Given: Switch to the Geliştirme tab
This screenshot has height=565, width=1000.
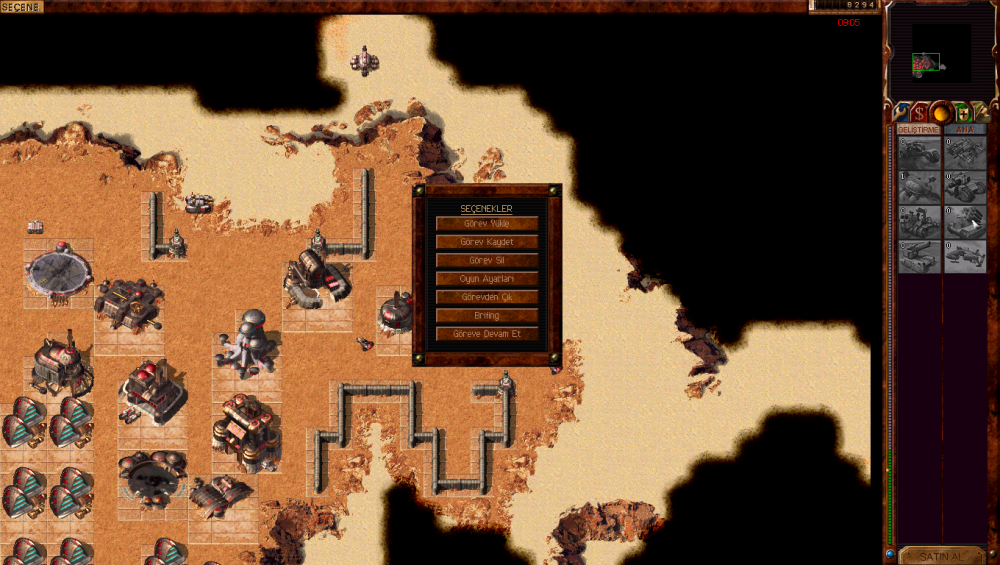Looking at the screenshot, I should coord(918,129).
